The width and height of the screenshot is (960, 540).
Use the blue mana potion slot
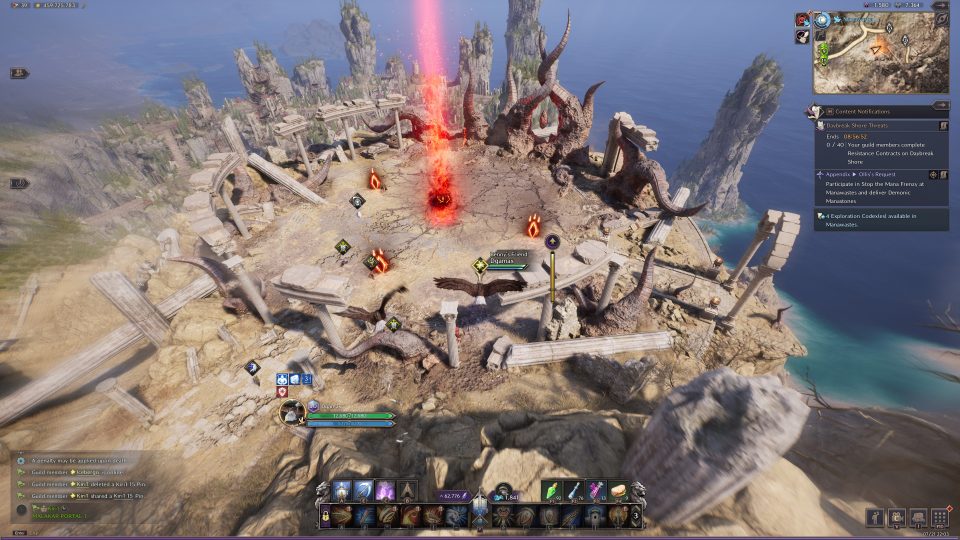[576, 491]
